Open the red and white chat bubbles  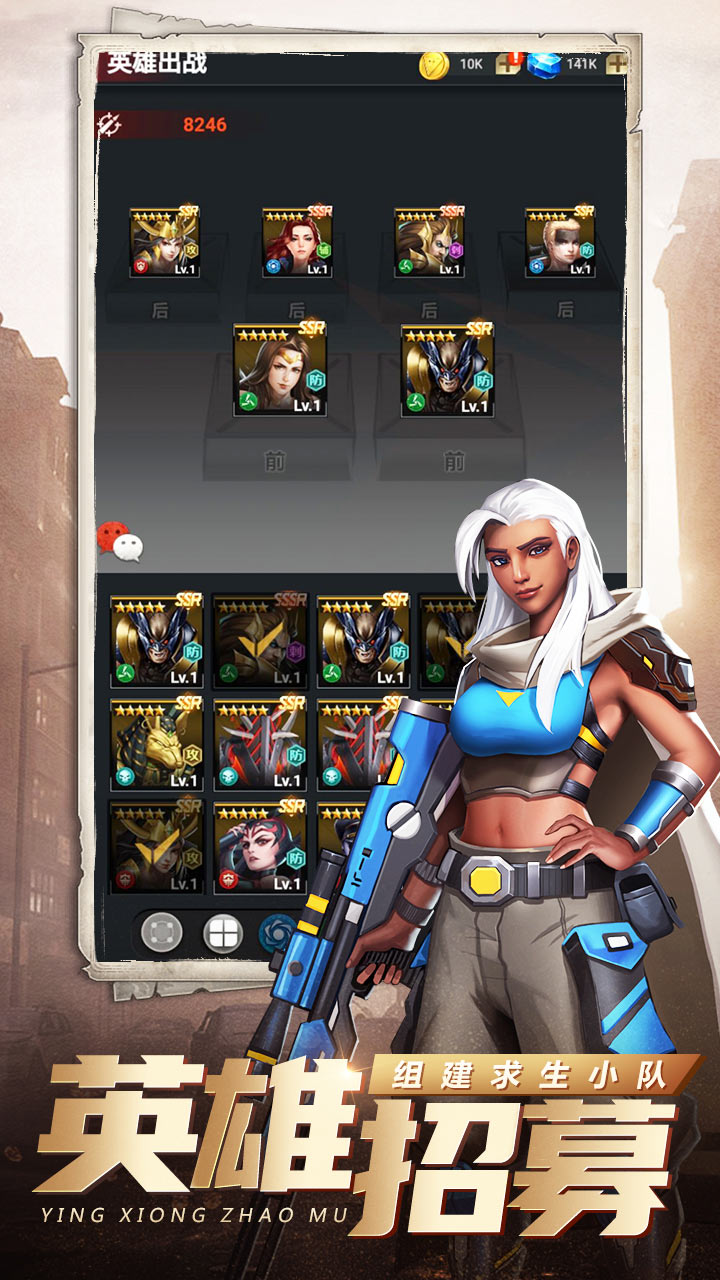pyautogui.click(x=120, y=540)
